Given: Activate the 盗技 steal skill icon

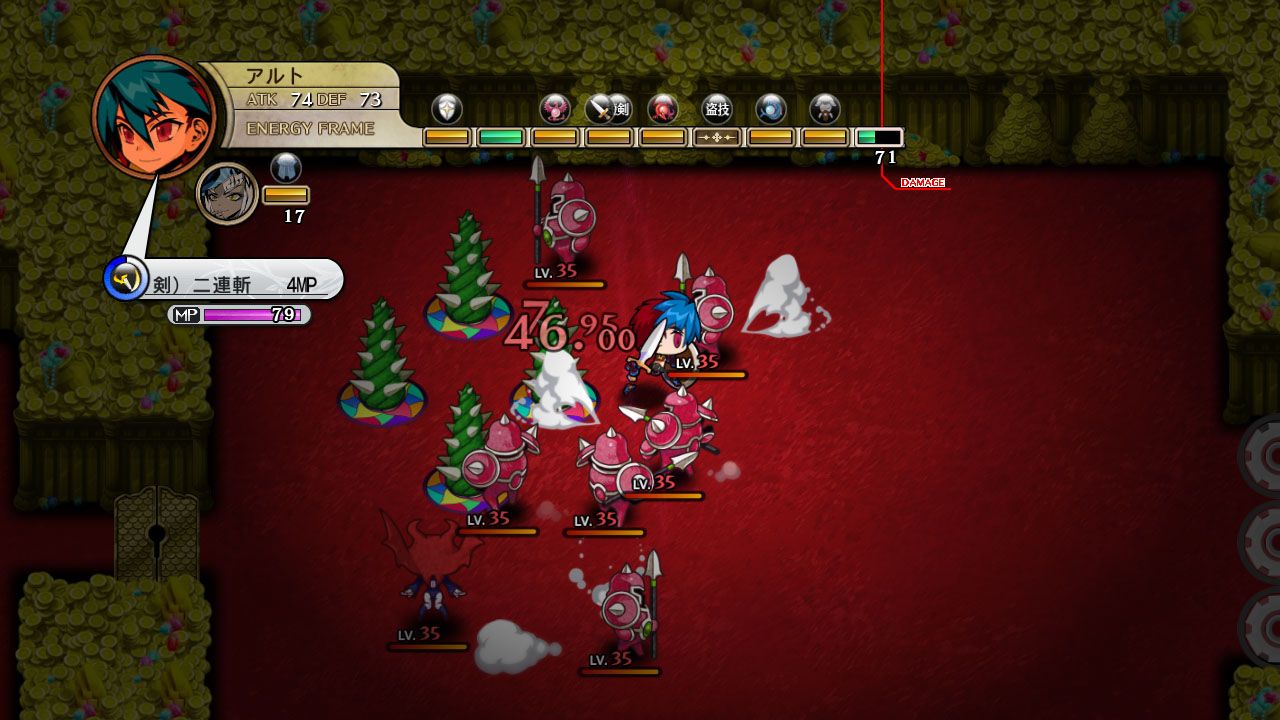Looking at the screenshot, I should 717,112.
